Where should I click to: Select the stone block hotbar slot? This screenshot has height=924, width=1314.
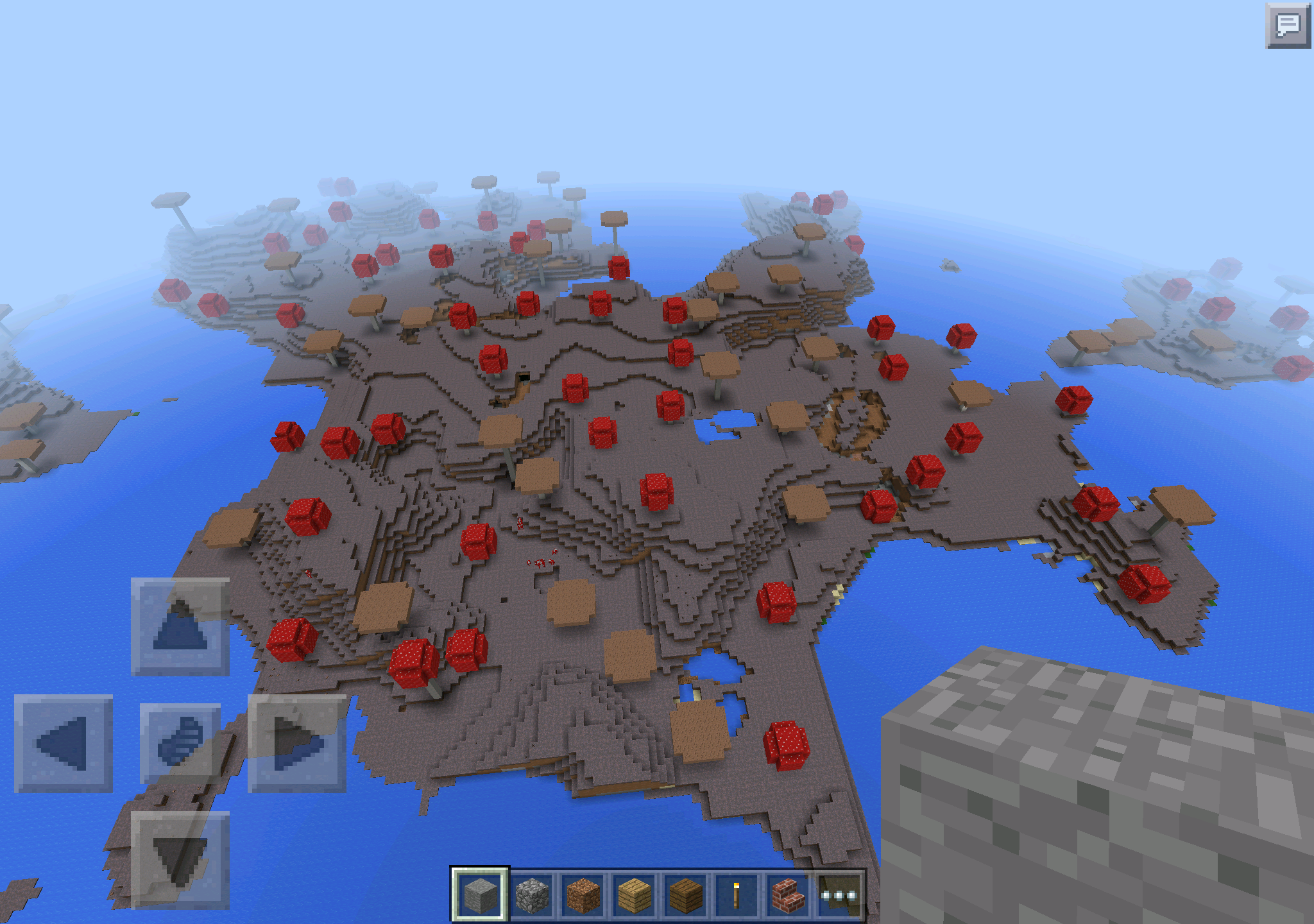(x=480, y=895)
